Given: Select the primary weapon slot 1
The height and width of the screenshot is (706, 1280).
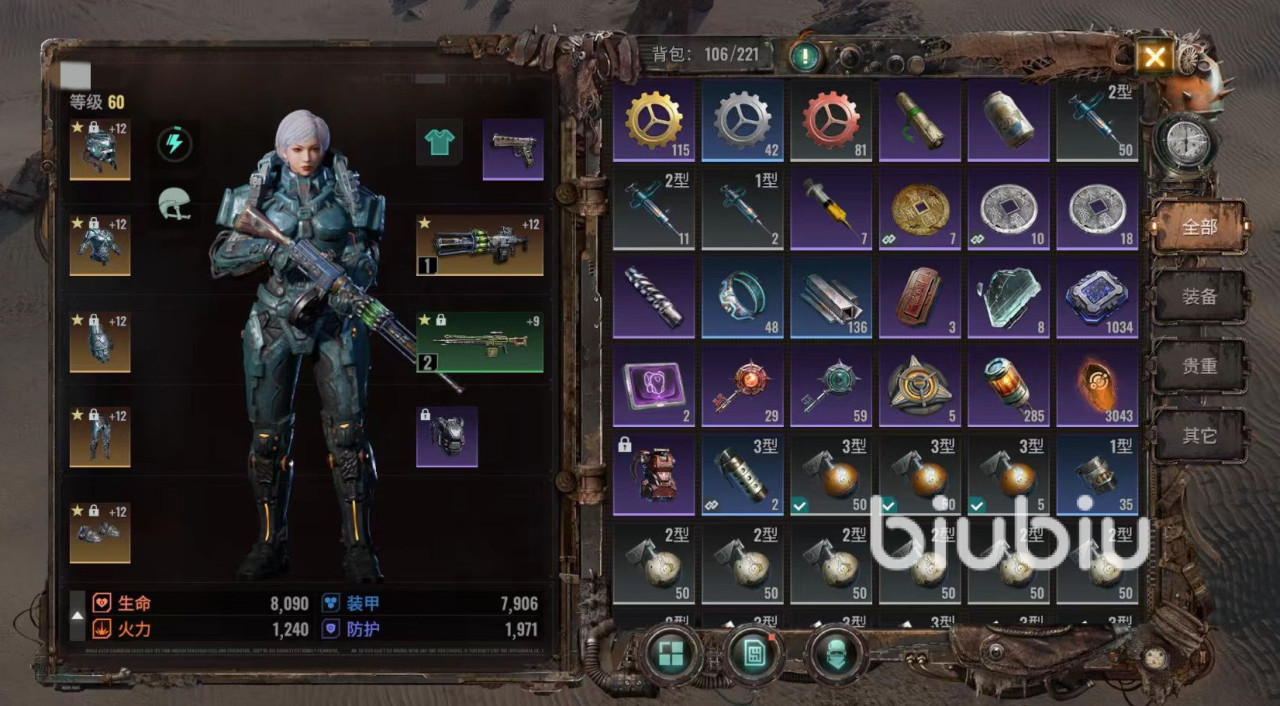Looking at the screenshot, I should 480,245.
